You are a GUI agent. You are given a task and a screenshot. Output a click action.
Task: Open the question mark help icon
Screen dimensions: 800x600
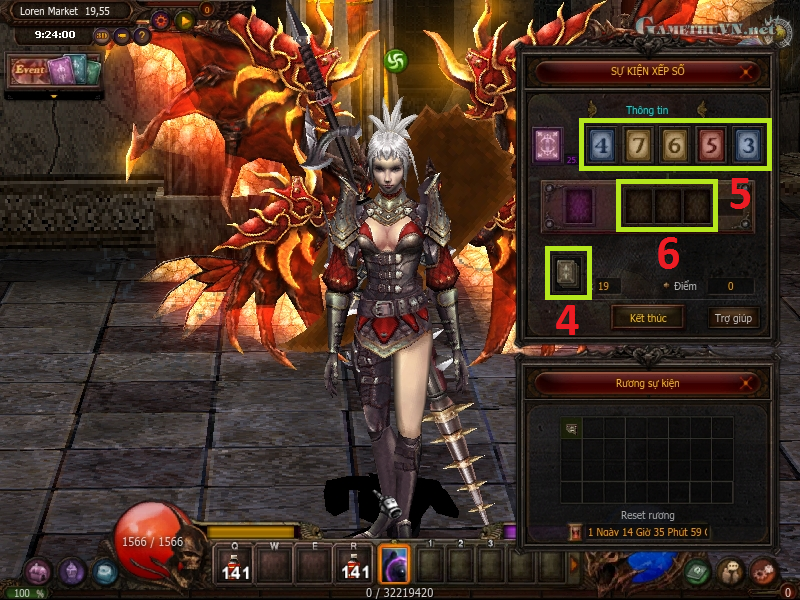coord(141,36)
